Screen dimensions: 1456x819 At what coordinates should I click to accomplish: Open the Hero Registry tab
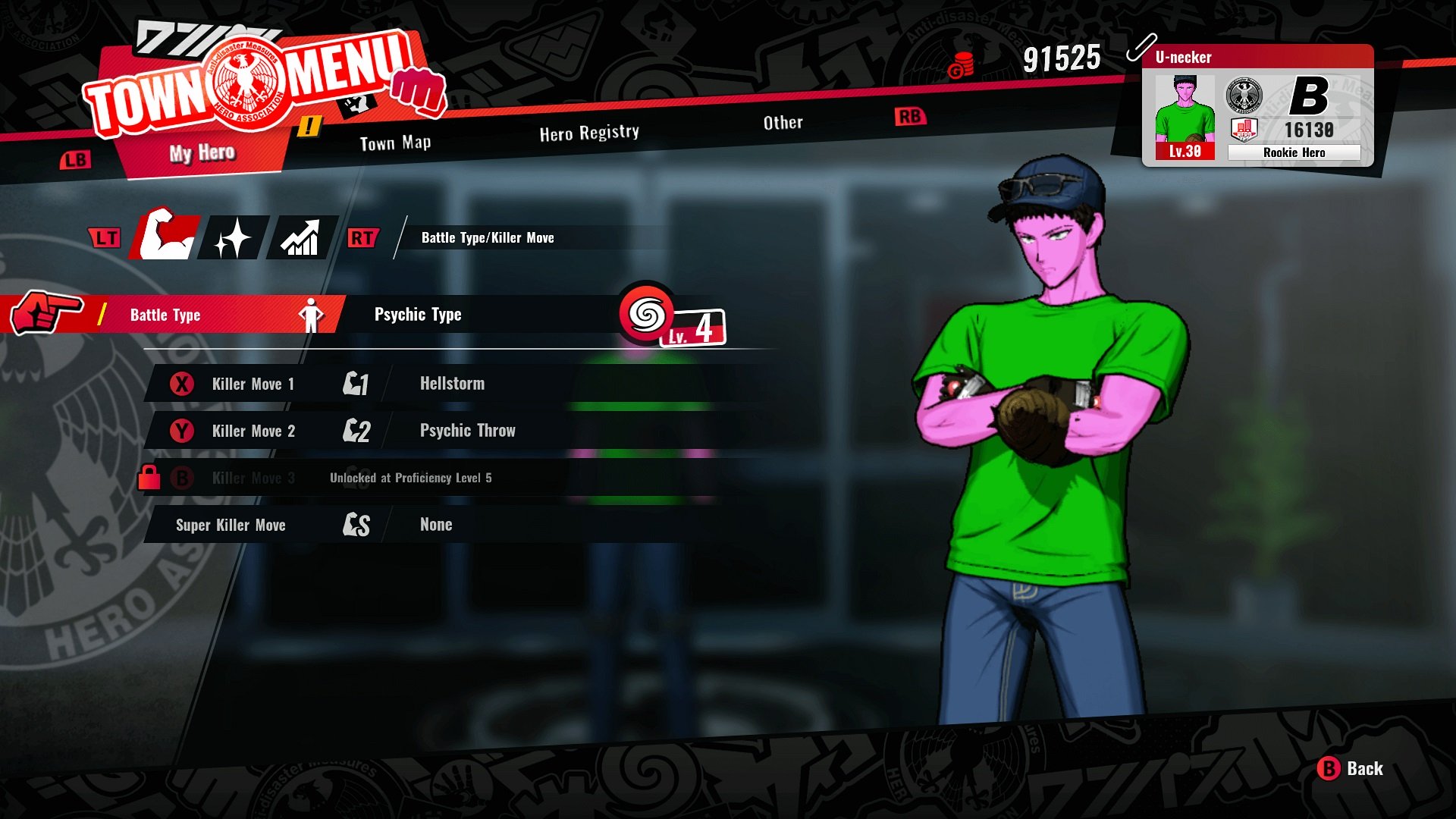pos(589,131)
